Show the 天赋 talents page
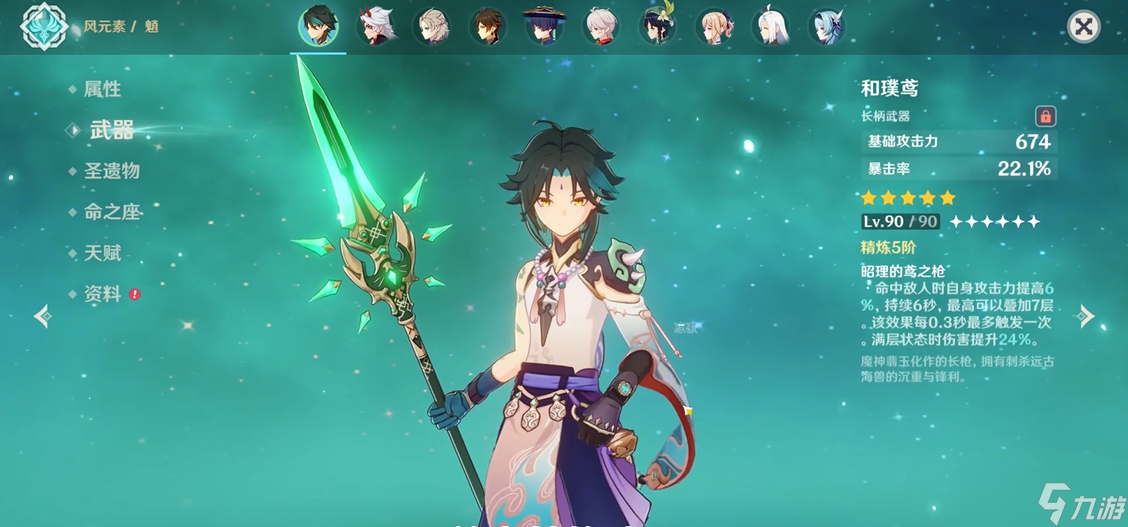Screen dimensions: 1128x527 click(102, 253)
